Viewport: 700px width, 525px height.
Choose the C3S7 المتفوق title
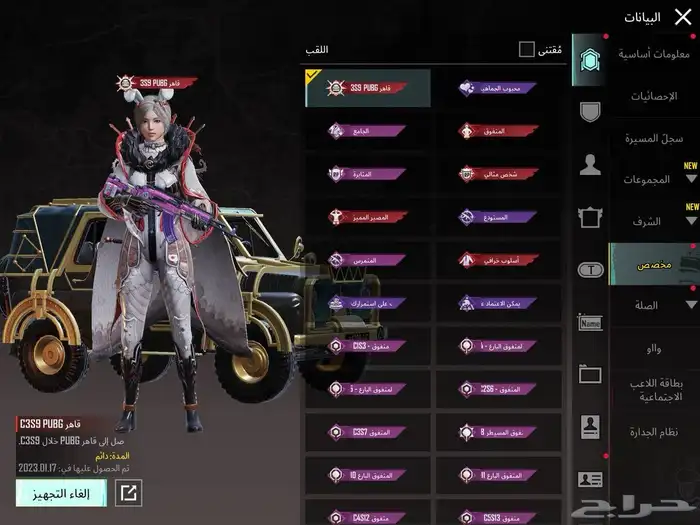[367, 432]
